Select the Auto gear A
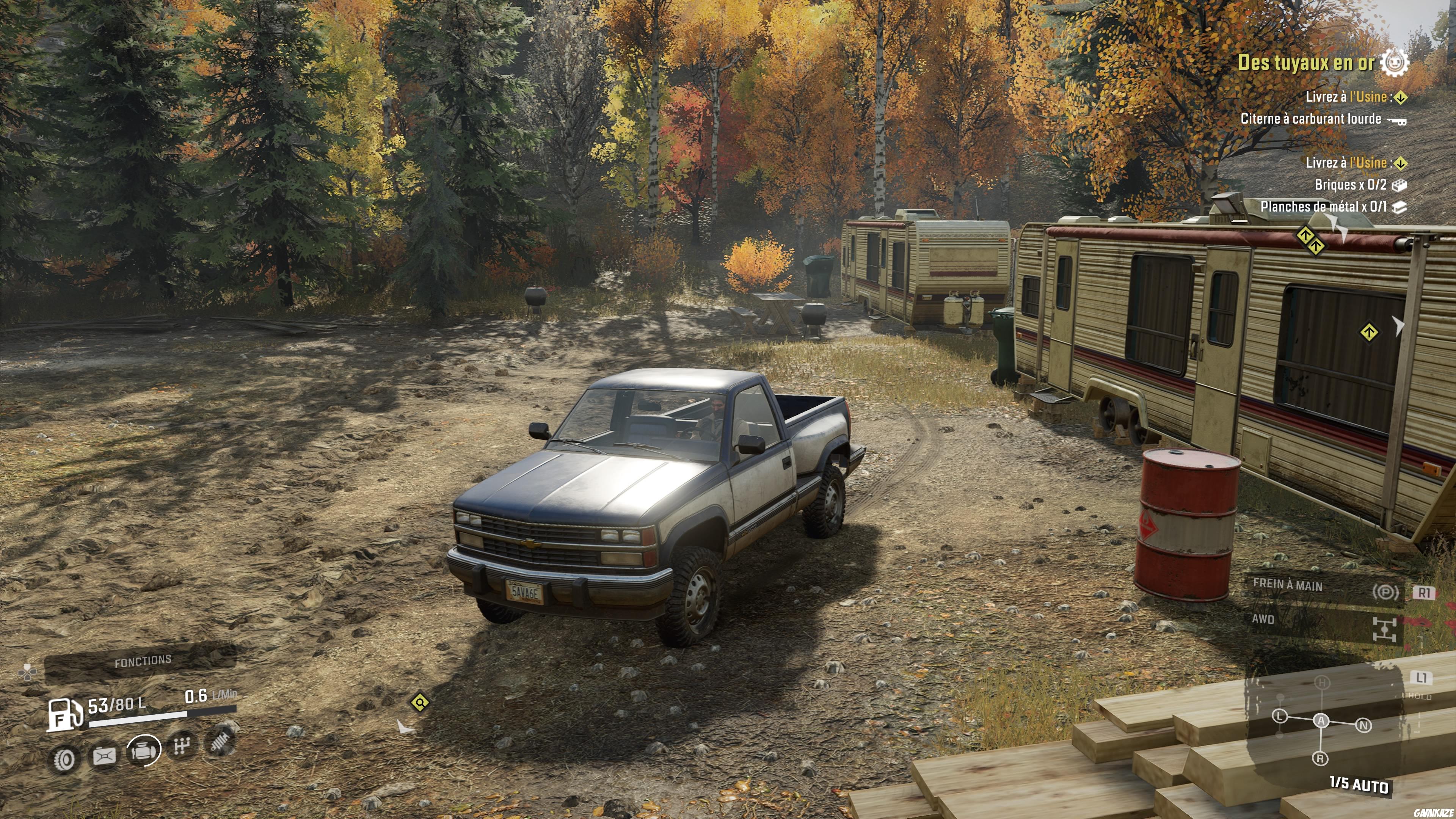 coord(1321,720)
